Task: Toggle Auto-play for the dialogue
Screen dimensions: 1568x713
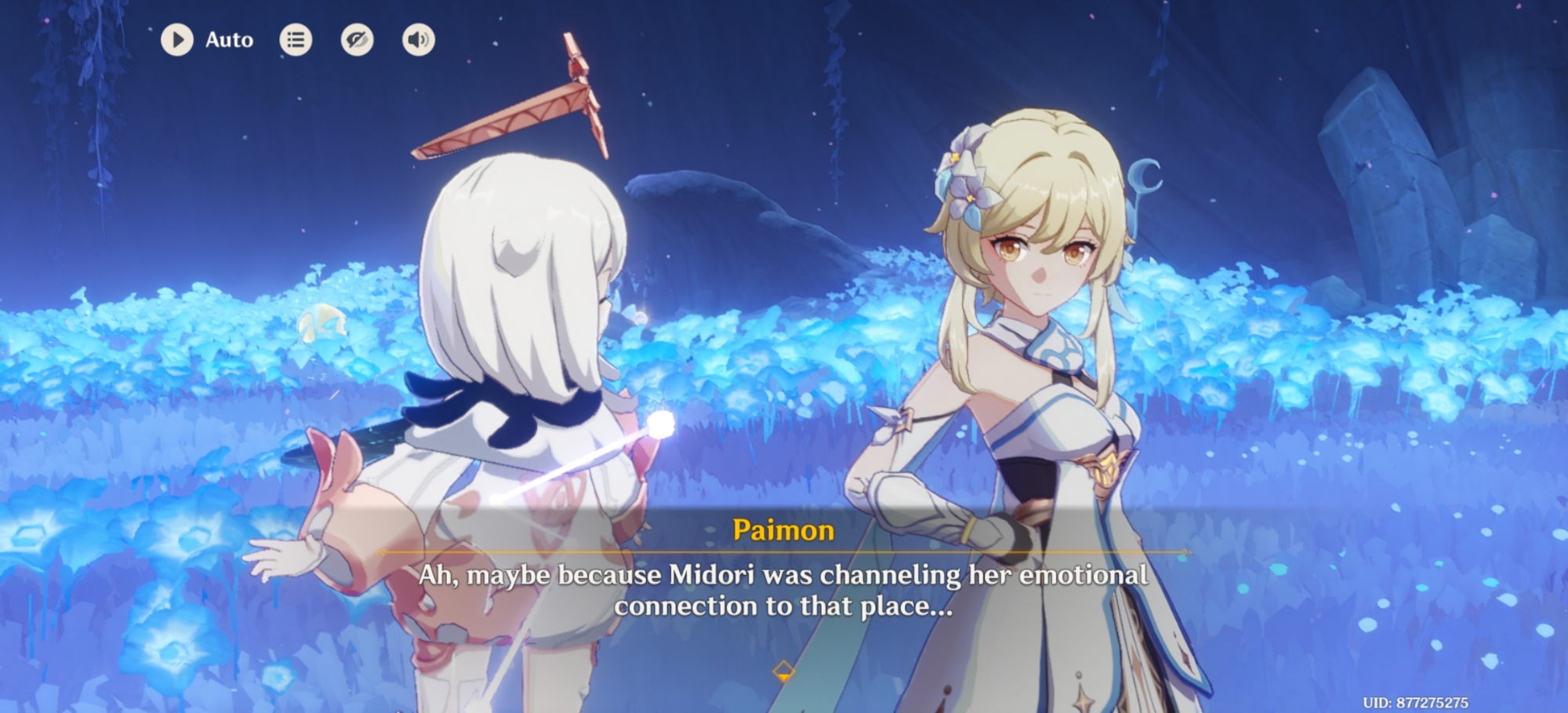Action: [x=178, y=40]
